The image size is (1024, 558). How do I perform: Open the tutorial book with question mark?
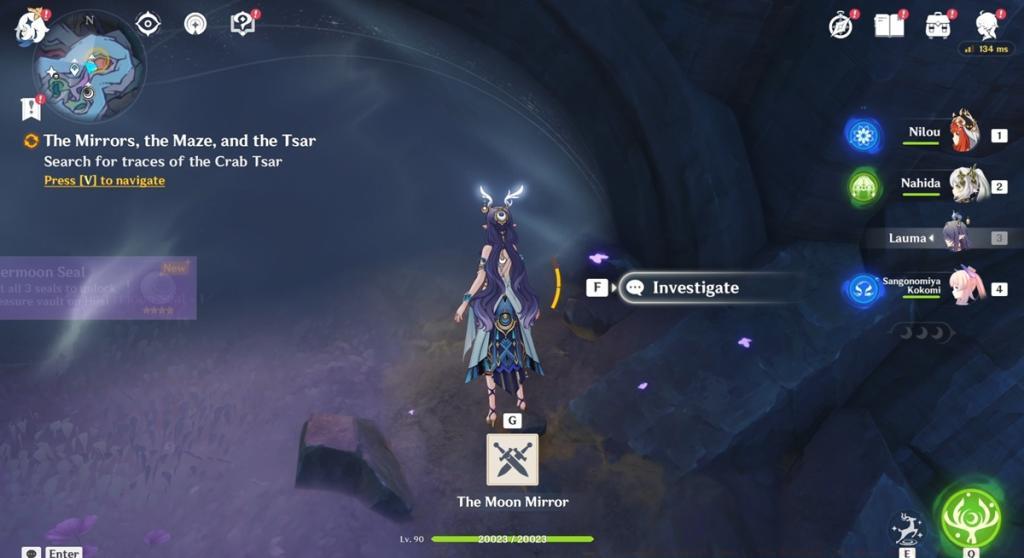click(242, 23)
